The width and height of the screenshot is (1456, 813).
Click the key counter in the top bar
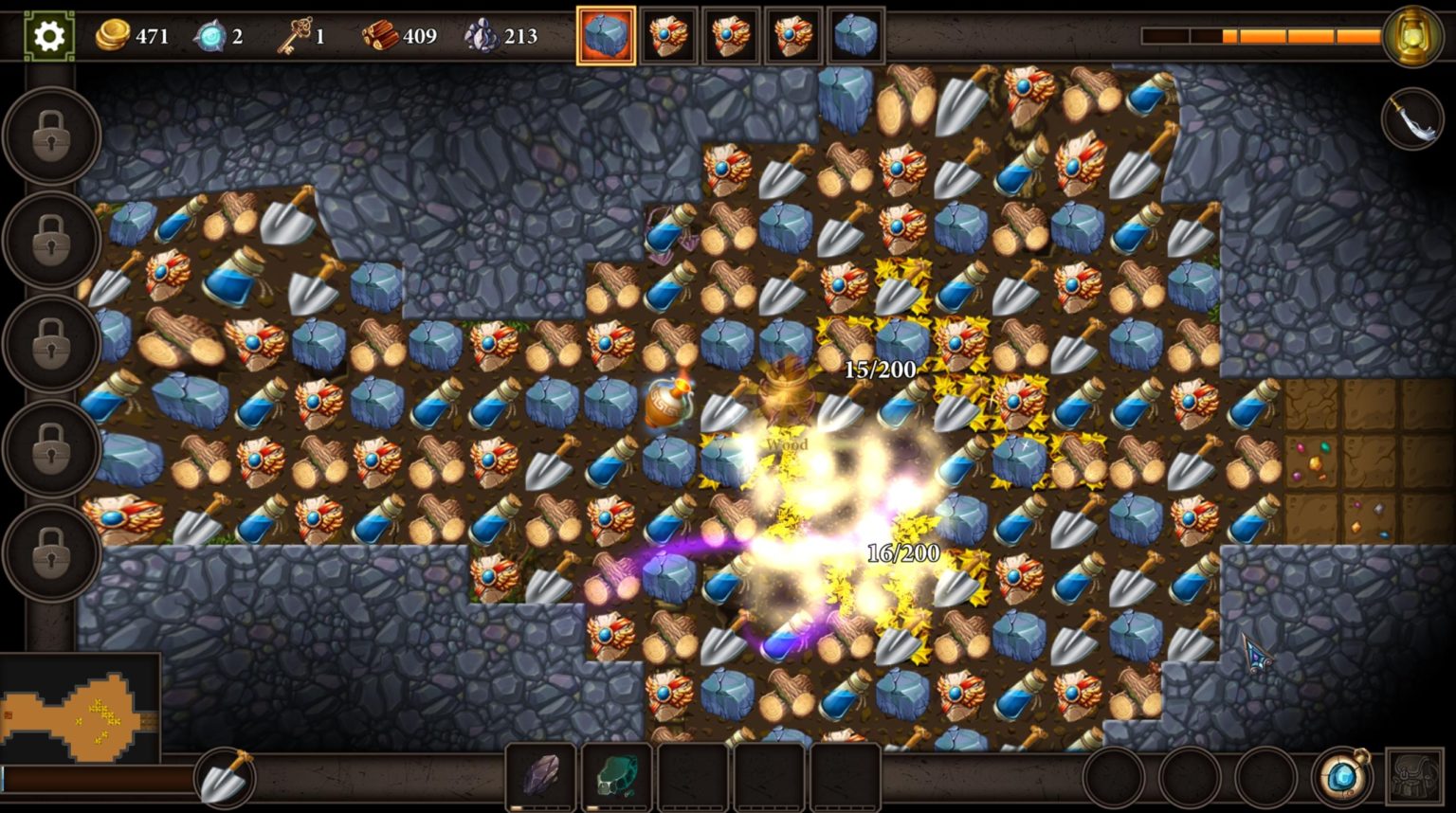[305, 36]
